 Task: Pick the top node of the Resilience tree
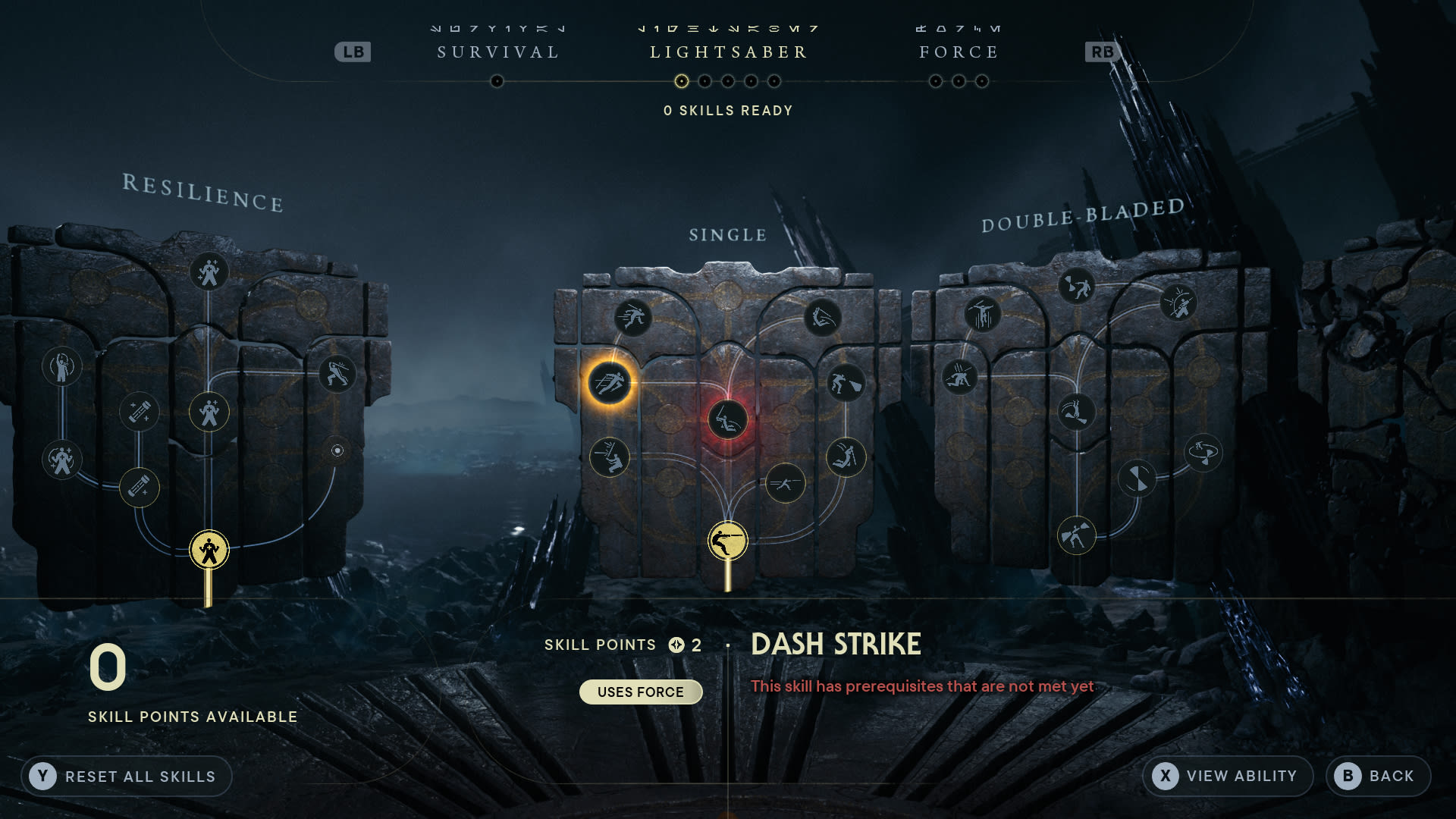coord(209,273)
